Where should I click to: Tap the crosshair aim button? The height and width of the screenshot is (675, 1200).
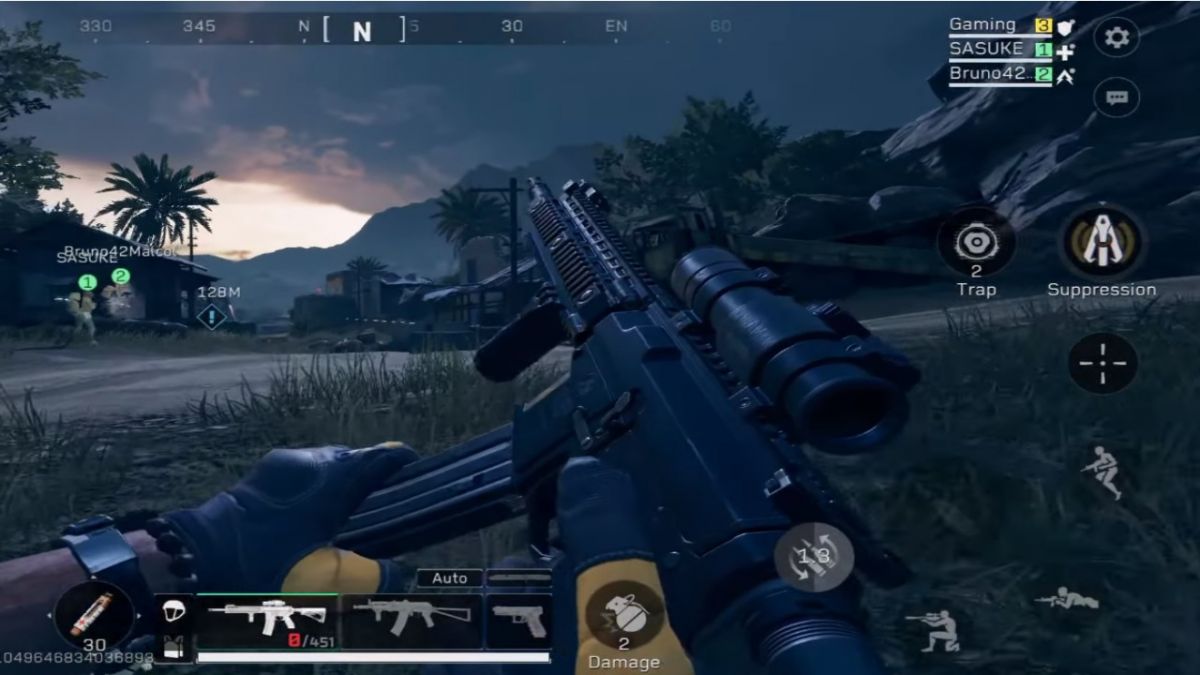coord(1102,363)
